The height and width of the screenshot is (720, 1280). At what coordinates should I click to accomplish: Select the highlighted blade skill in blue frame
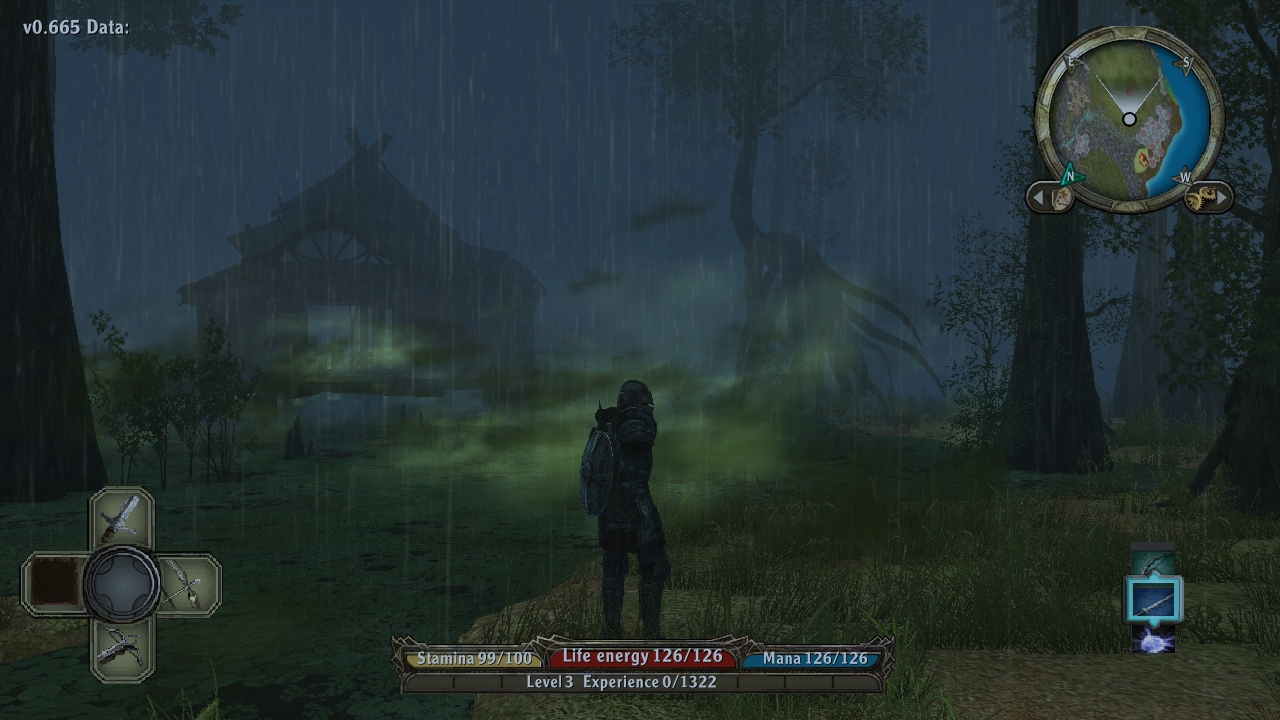pyautogui.click(x=1153, y=602)
